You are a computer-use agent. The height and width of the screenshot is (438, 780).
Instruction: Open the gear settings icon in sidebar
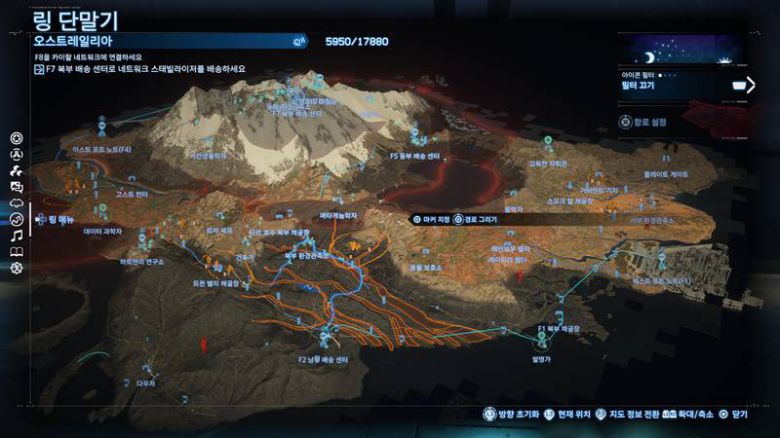point(16,268)
